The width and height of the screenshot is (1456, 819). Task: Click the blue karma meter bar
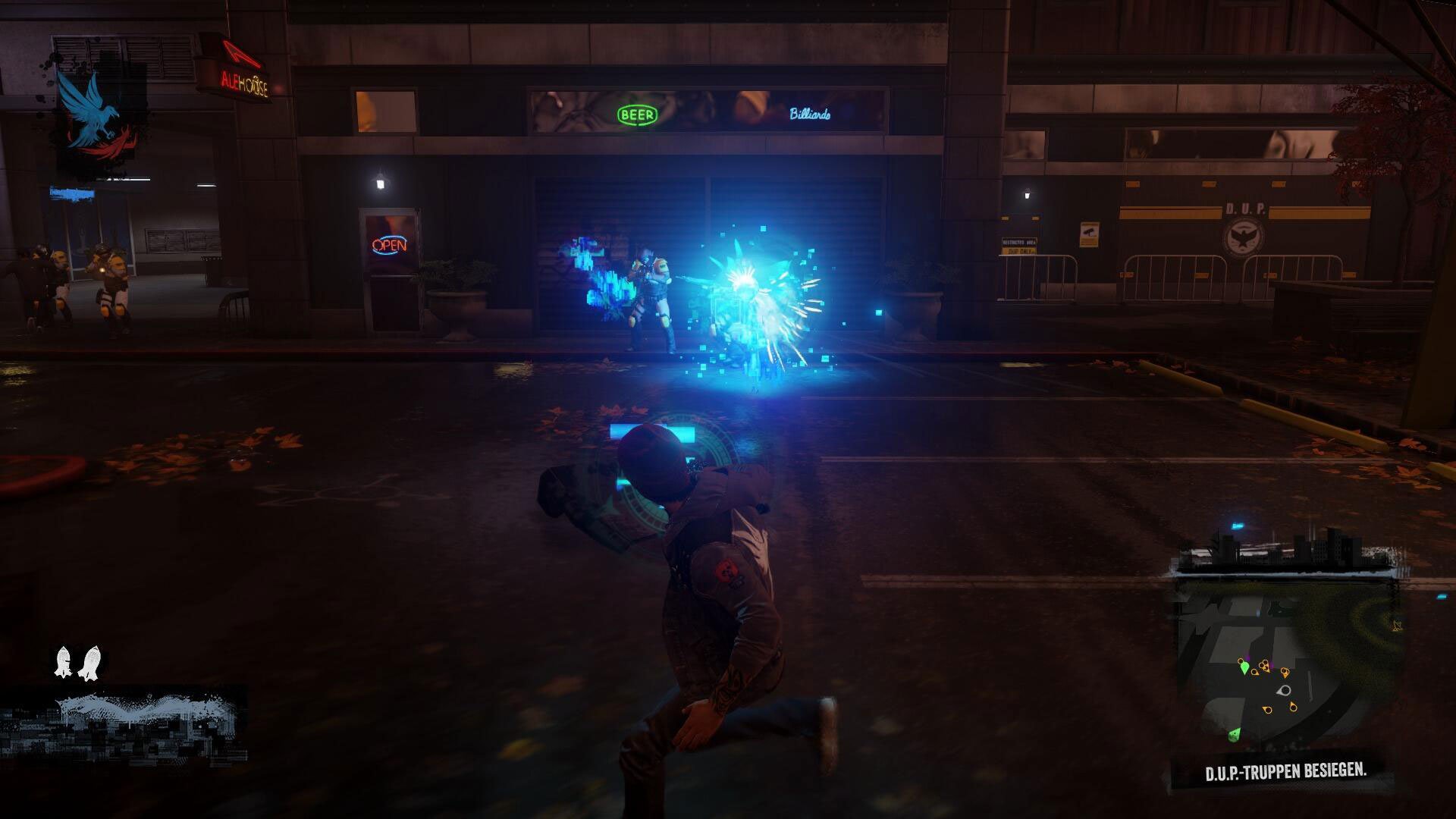pos(72,192)
